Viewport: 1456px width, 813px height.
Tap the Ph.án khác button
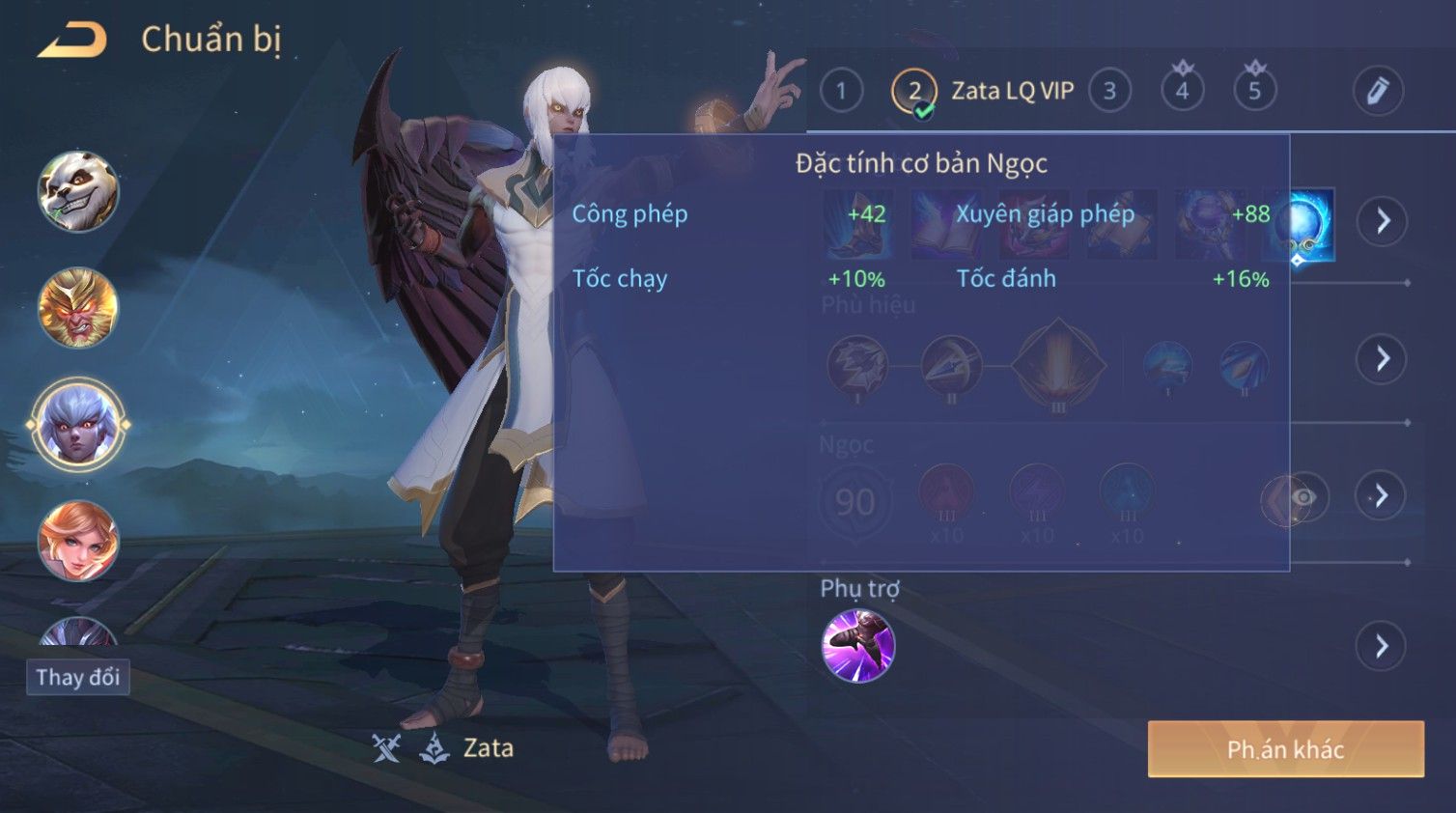tap(1285, 749)
